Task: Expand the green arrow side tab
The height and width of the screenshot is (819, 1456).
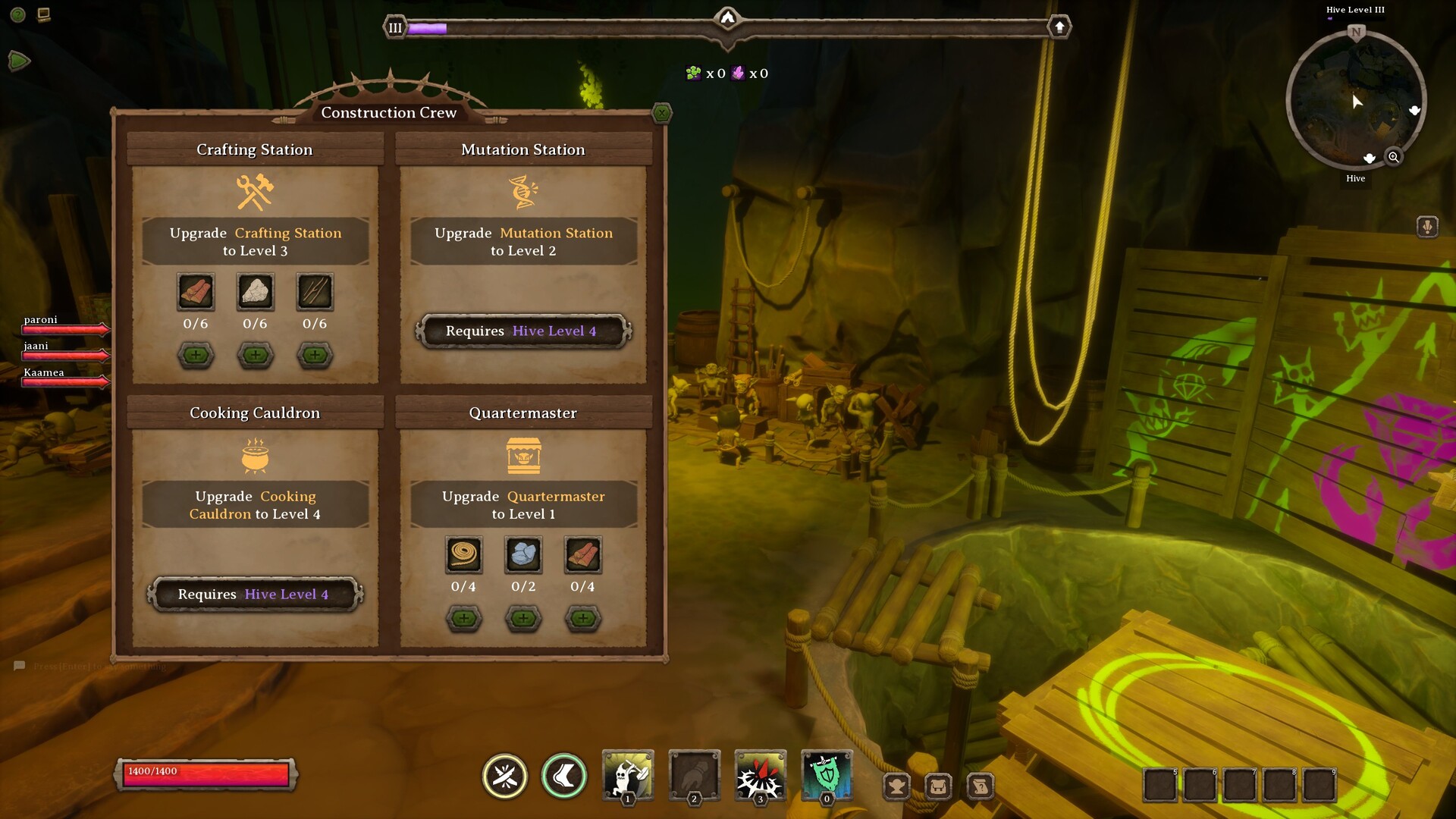Action: click(19, 61)
